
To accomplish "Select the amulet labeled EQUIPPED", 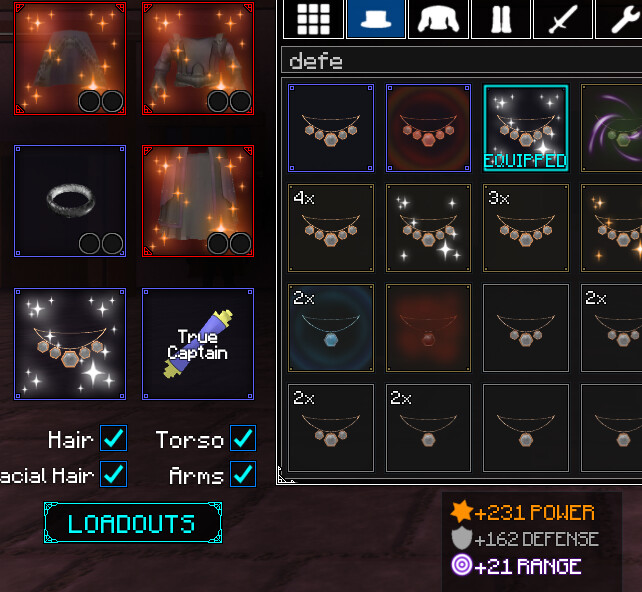I will (526, 128).
